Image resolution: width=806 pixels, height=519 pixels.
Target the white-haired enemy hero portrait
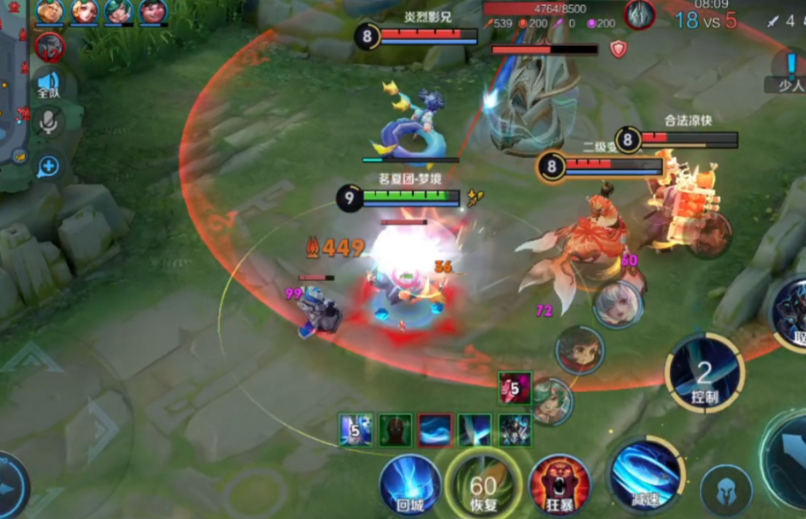618,304
